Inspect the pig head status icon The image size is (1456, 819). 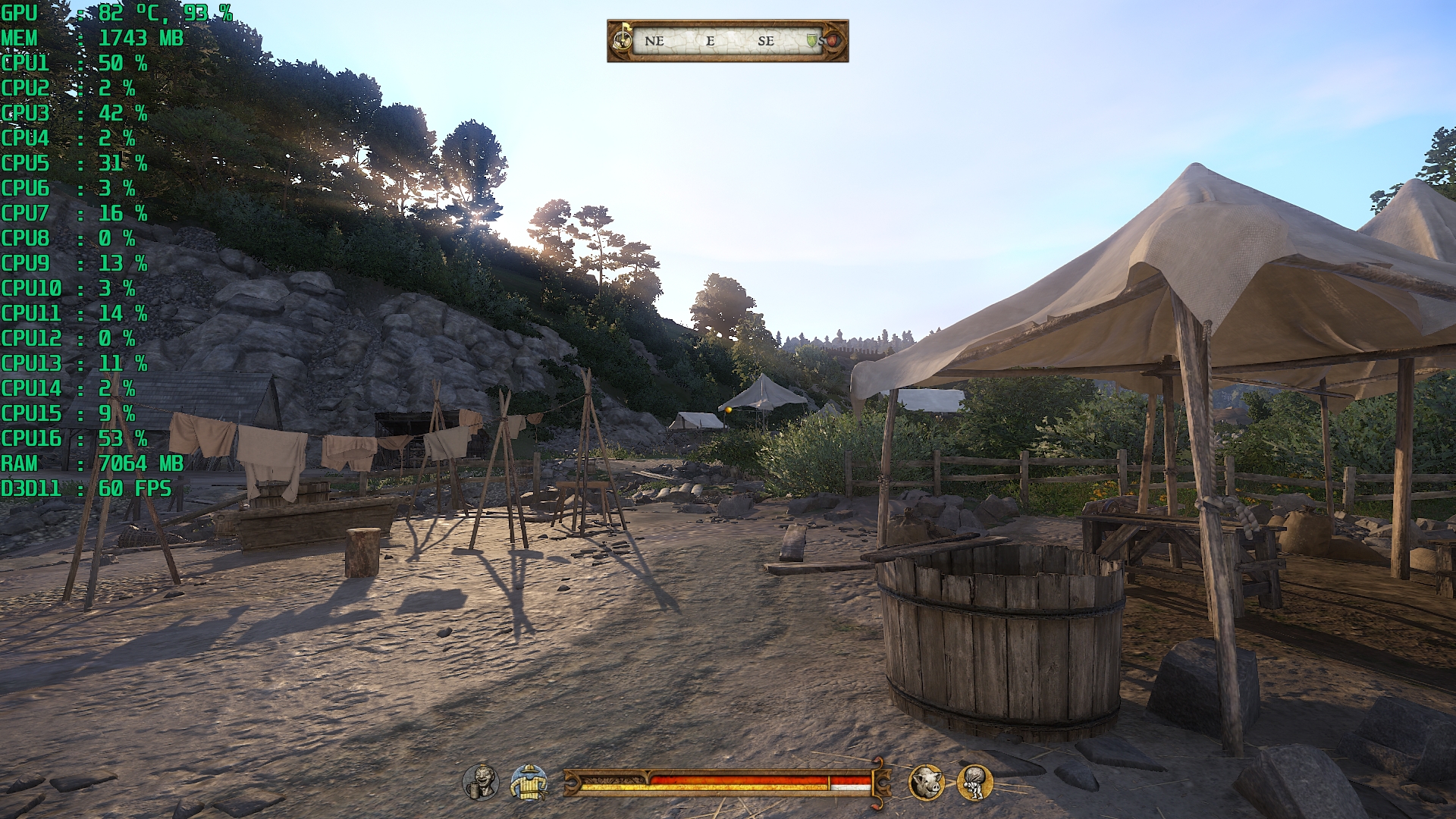(927, 782)
